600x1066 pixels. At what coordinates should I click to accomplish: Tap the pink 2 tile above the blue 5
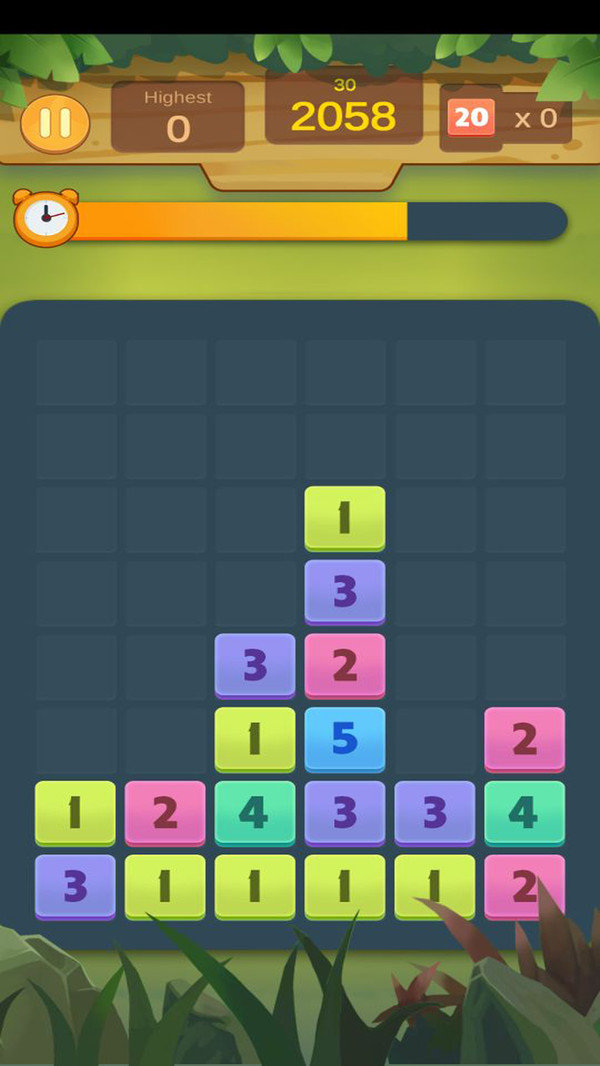pyautogui.click(x=345, y=664)
